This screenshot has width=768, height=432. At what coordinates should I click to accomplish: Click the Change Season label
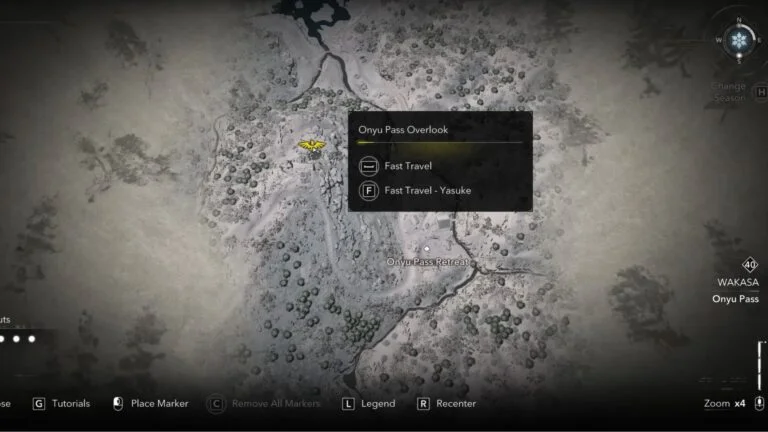(x=729, y=92)
